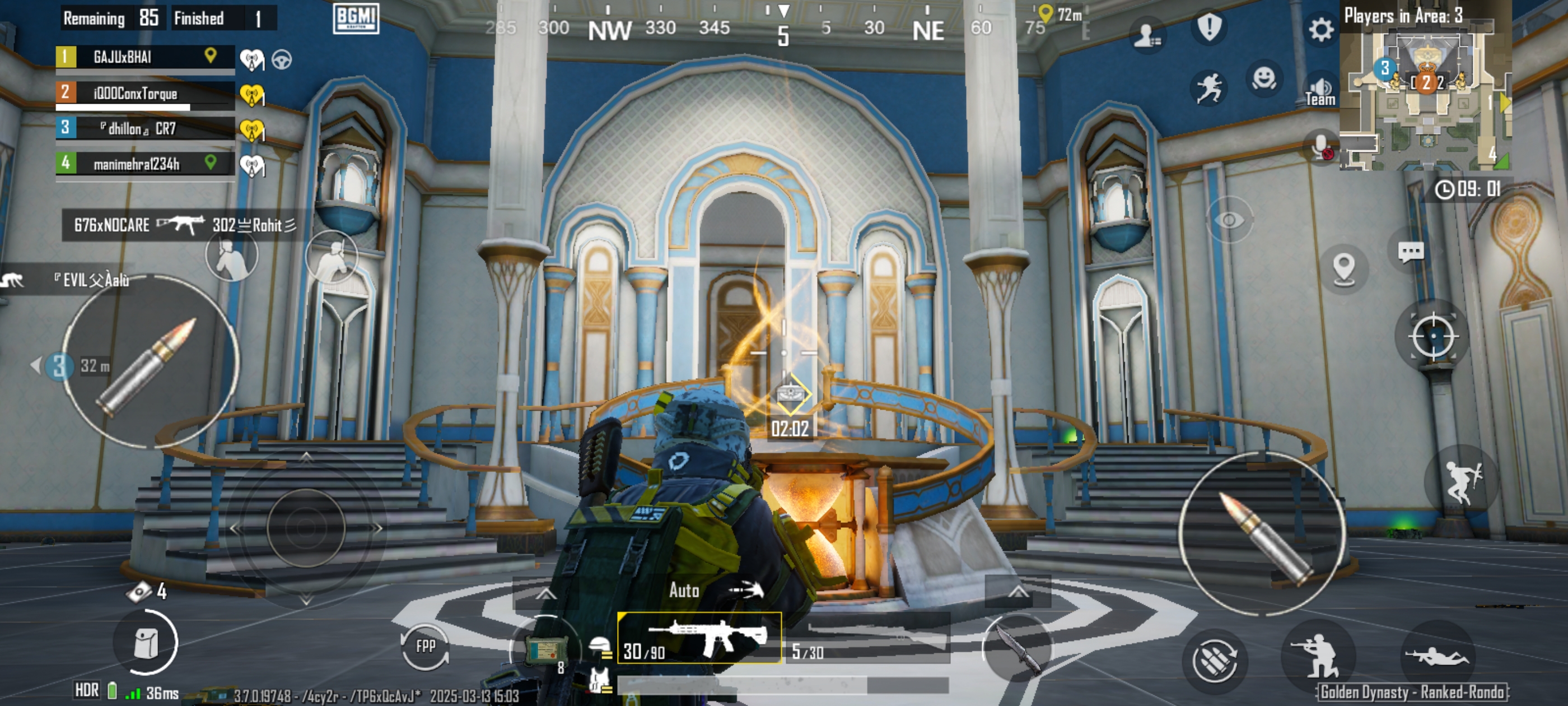Open the emote smiley face menu
The image size is (1568, 706).
click(1264, 78)
